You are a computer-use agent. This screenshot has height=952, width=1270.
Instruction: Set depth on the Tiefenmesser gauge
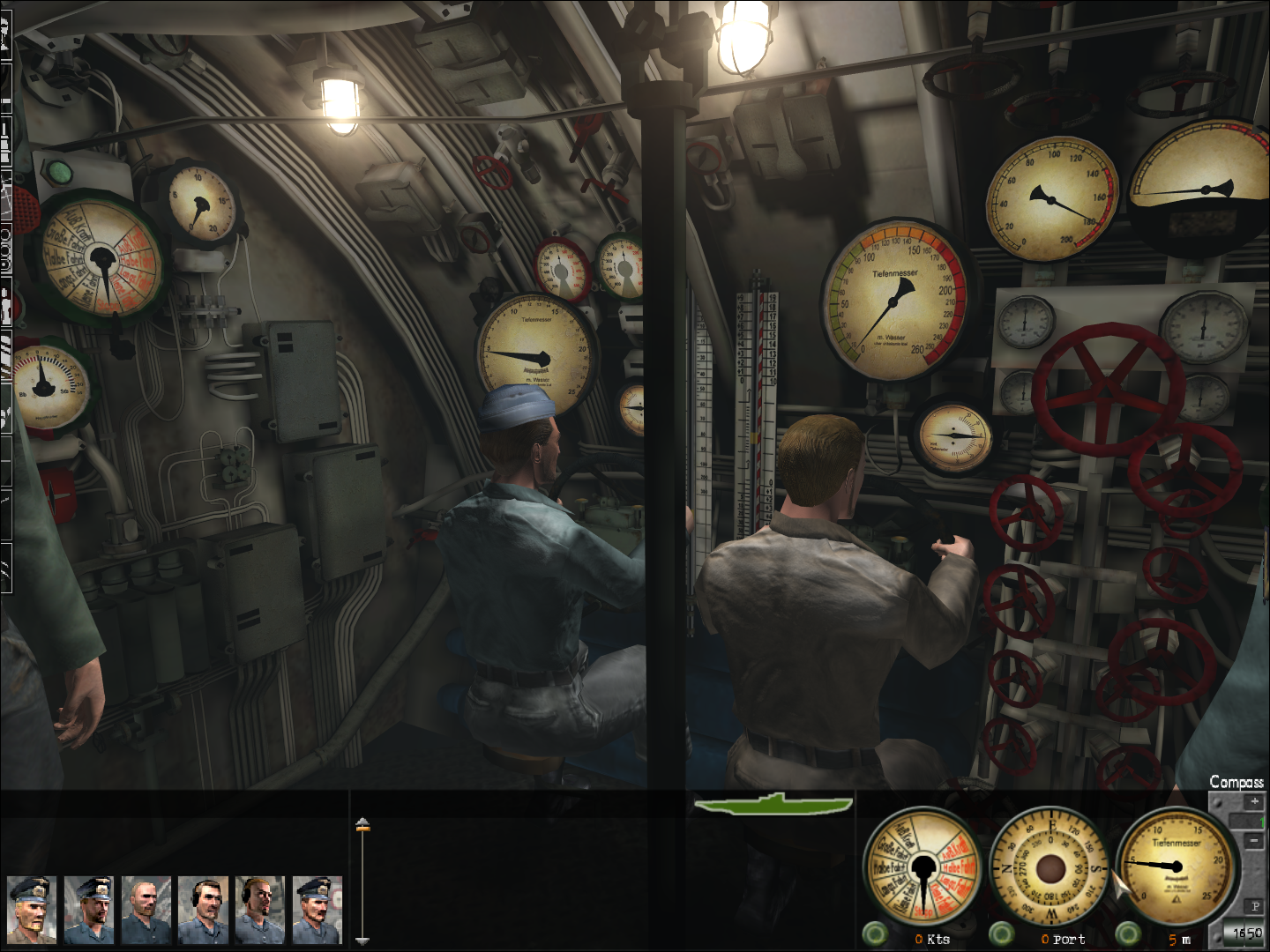point(1177,868)
